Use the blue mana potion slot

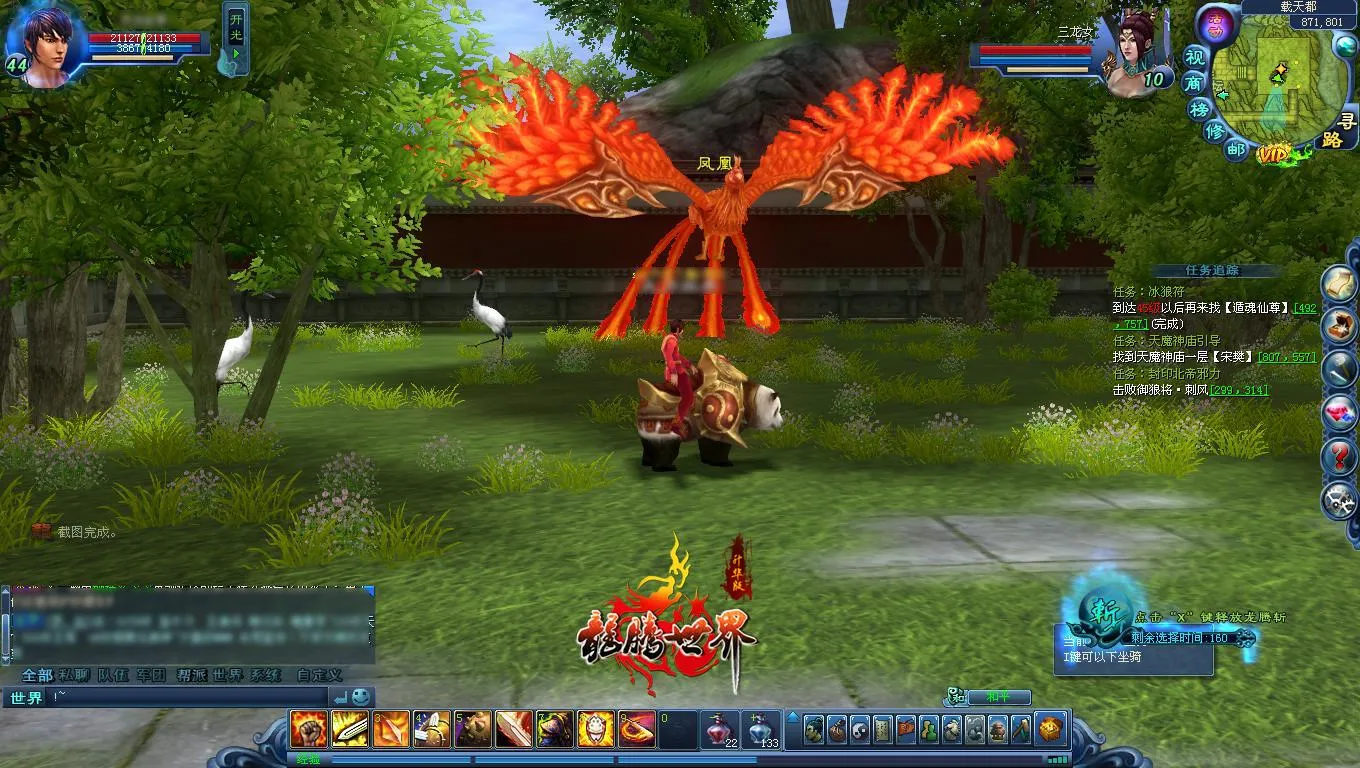click(x=762, y=730)
